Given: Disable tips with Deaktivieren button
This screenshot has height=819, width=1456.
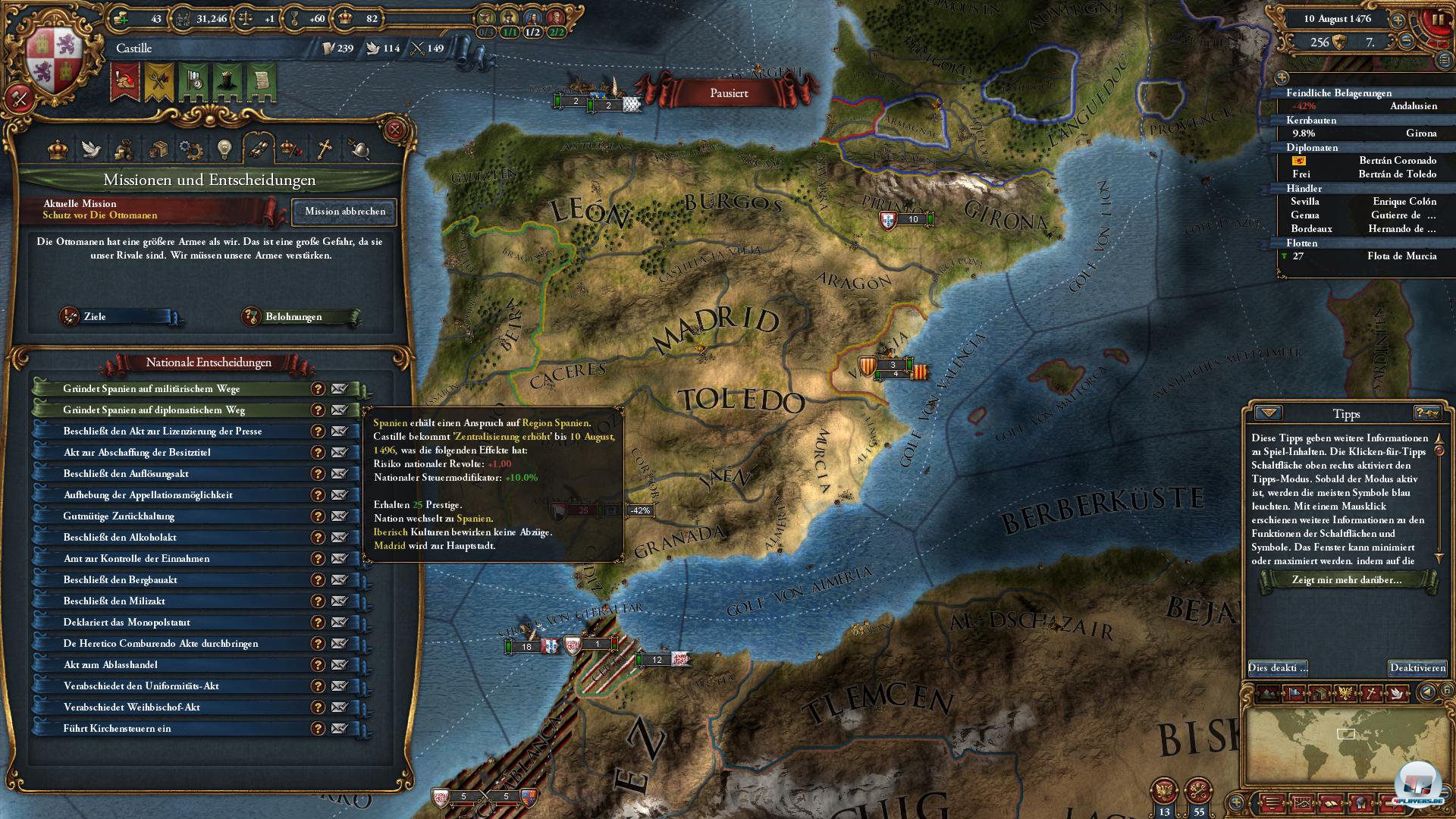Looking at the screenshot, I should (x=1417, y=668).
